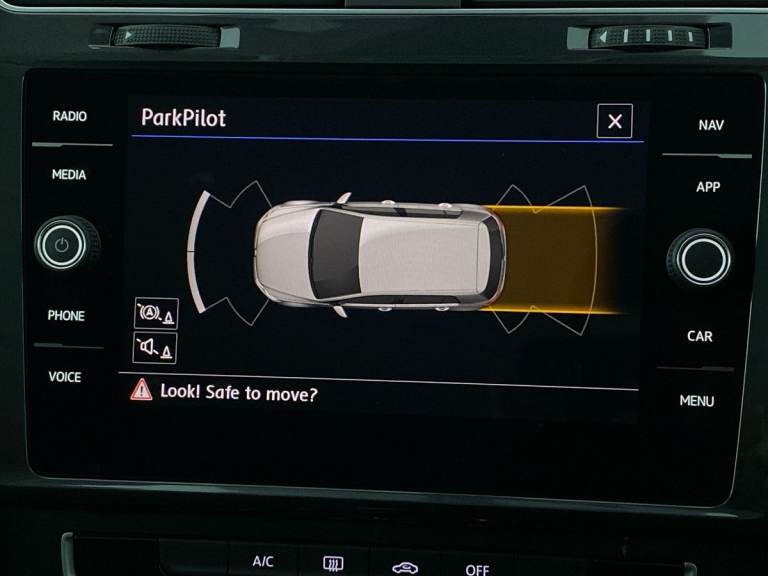
Task: Open the CAR settings
Action: click(700, 336)
